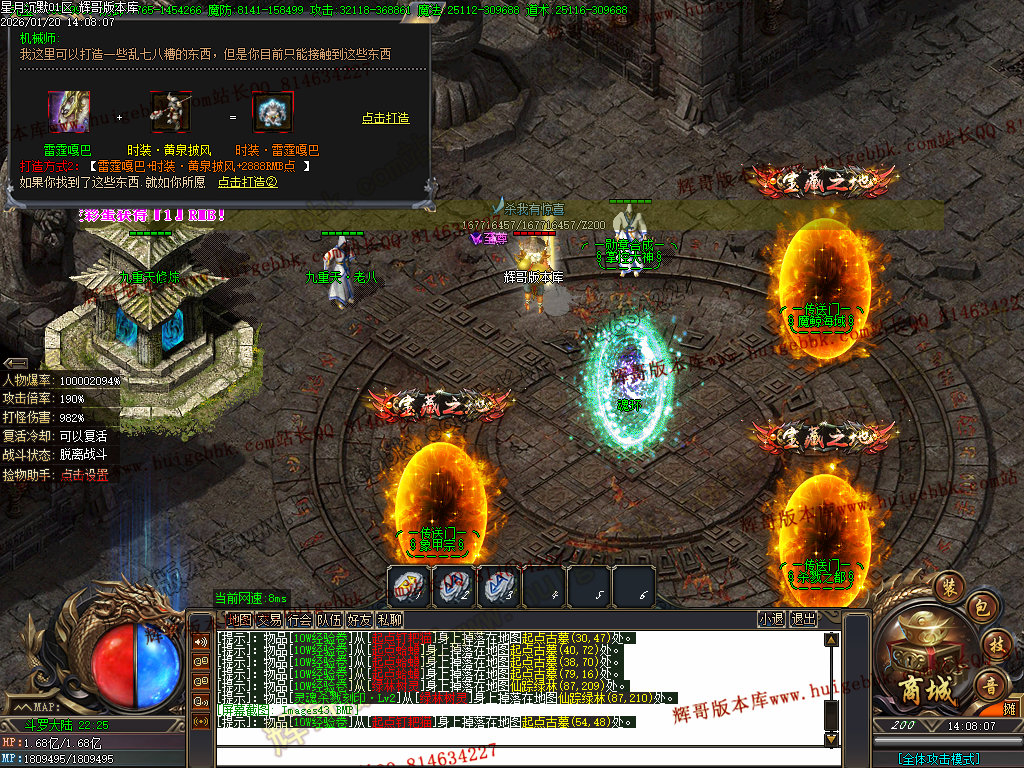Choose the 点击打造② second forging method
Screen dimensions: 1024x768
click(247, 182)
